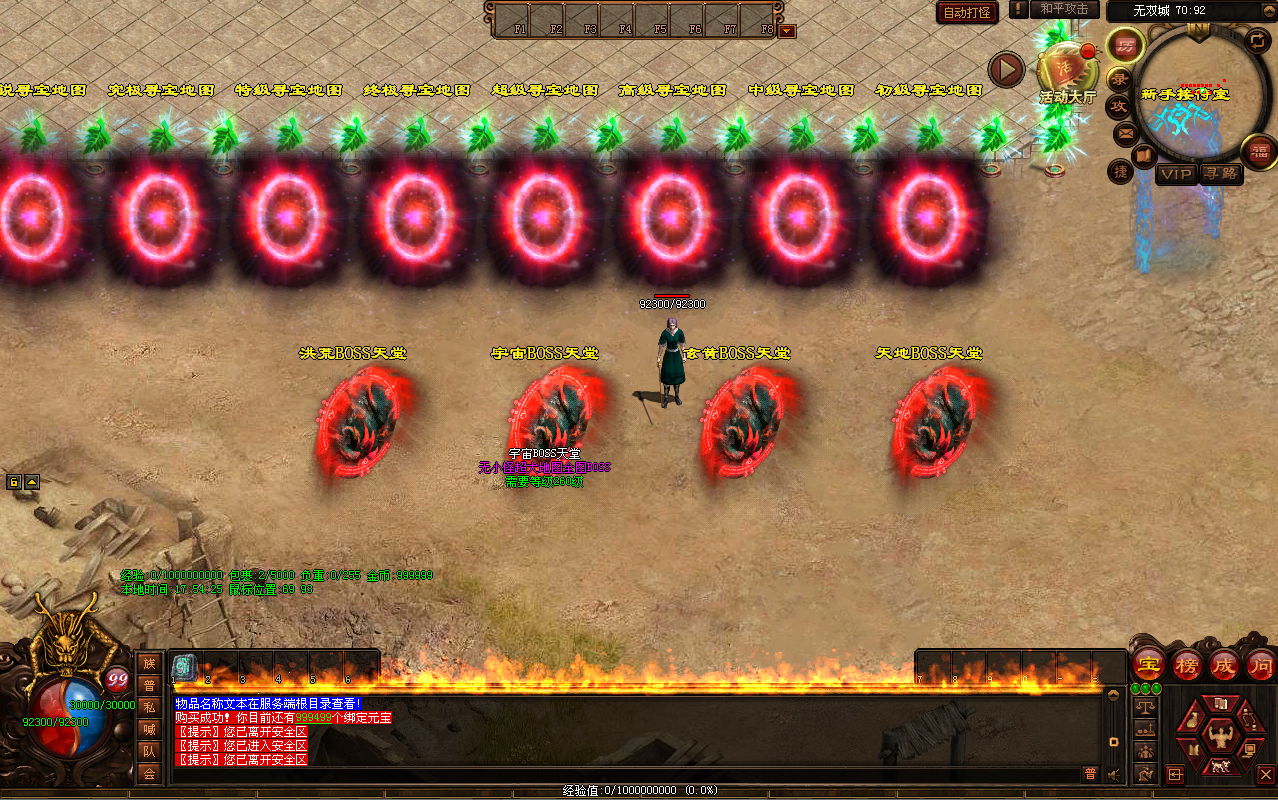Open the 历 calendar button
This screenshot has width=1278, height=800.
point(1126,46)
